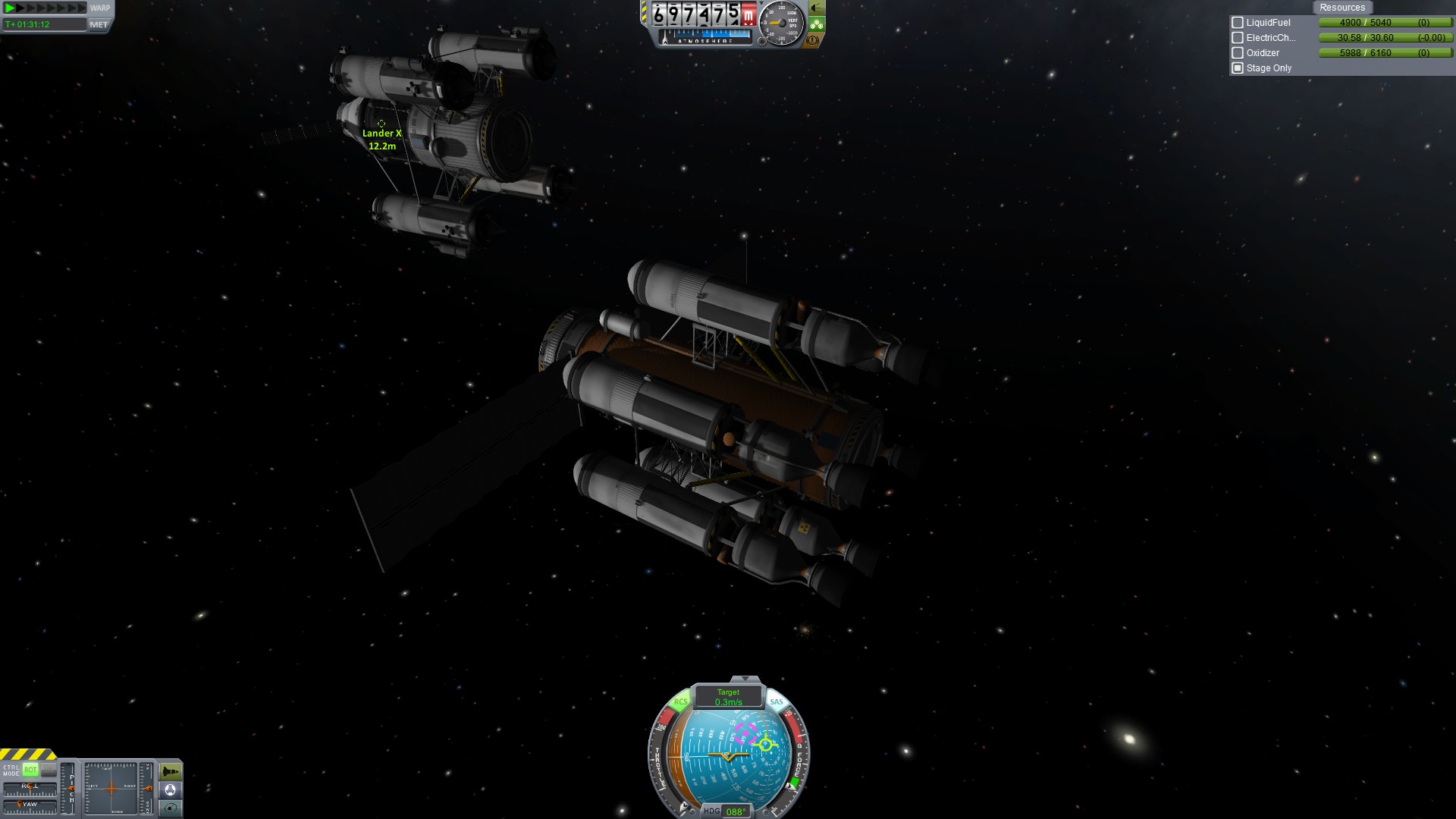The width and height of the screenshot is (1456, 819).
Task: Switch to staging mode with the rocket icon
Action: (x=171, y=772)
